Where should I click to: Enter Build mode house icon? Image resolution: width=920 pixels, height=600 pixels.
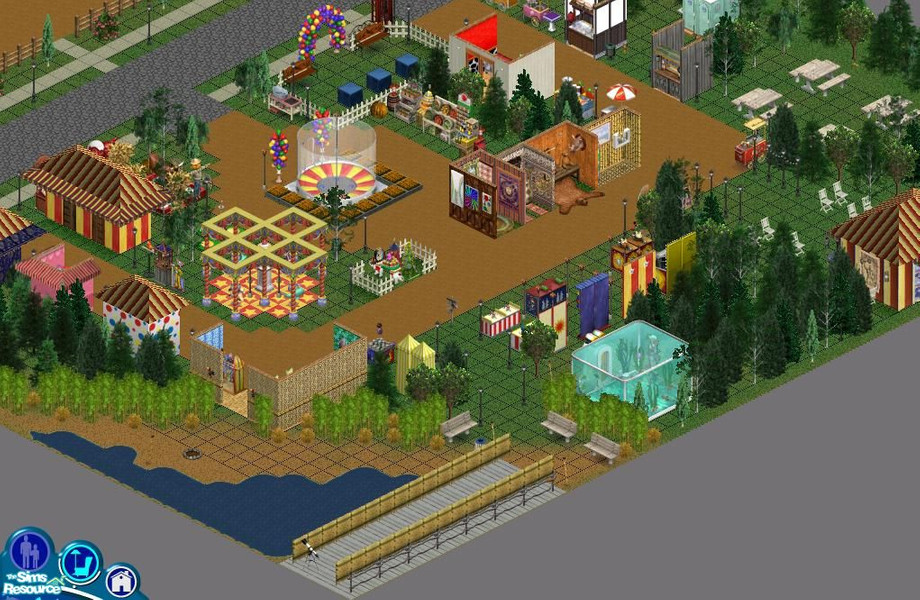(121, 580)
